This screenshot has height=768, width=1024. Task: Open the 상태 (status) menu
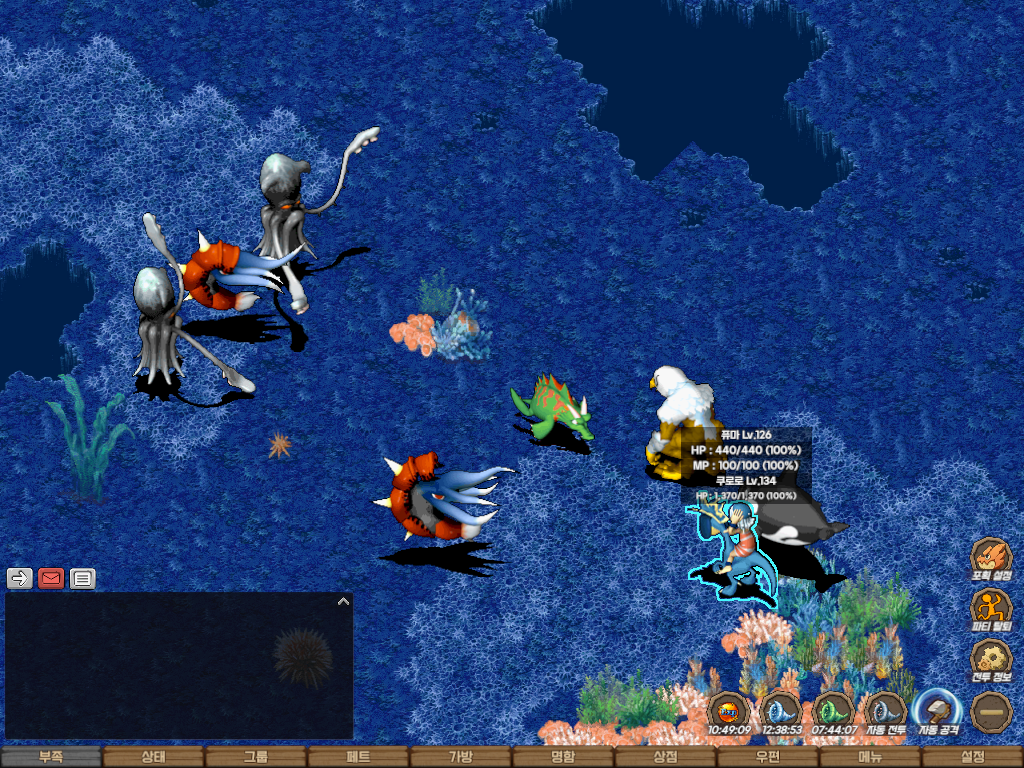(153, 757)
